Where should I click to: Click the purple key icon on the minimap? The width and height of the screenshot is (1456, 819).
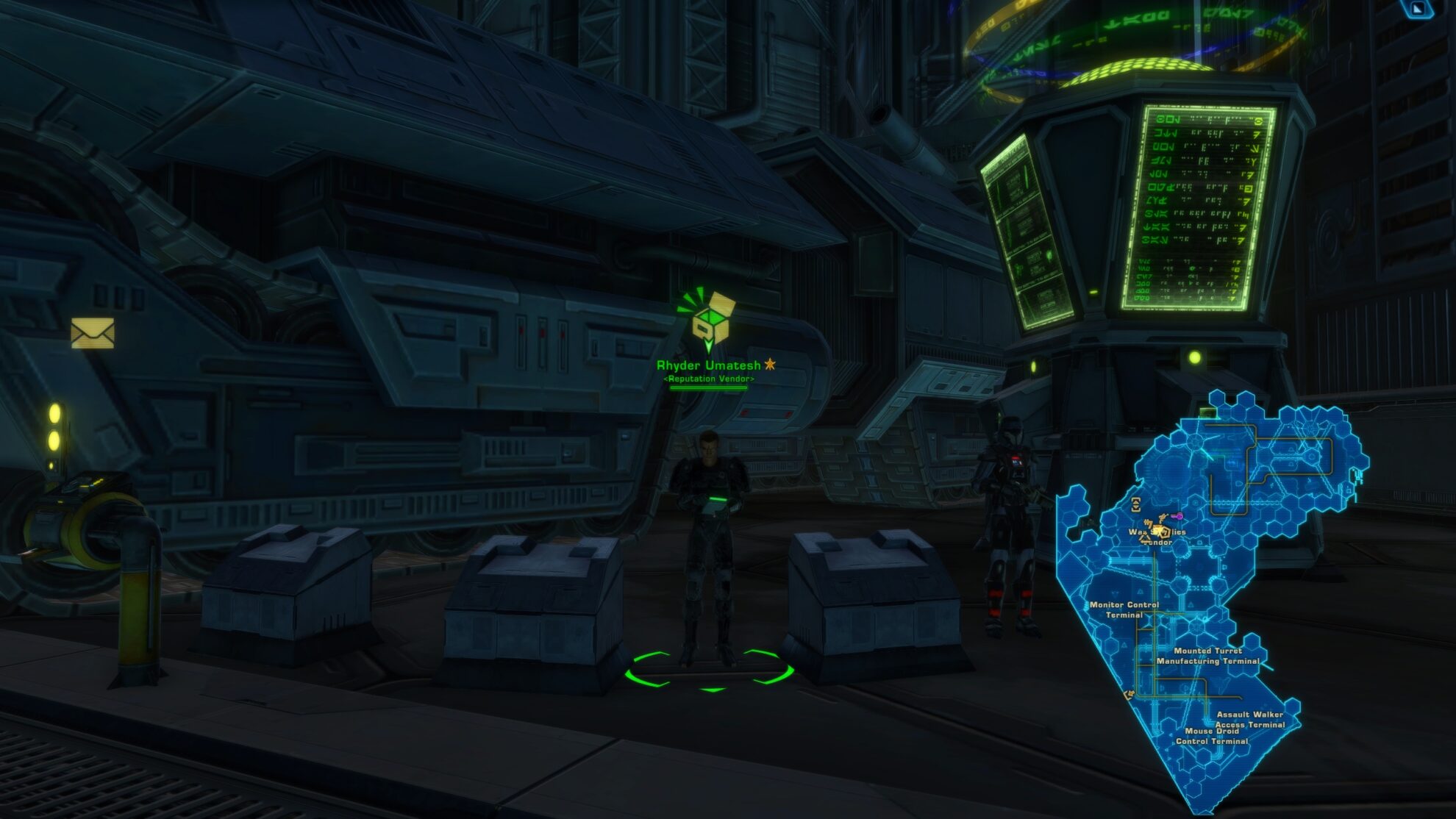(1179, 516)
